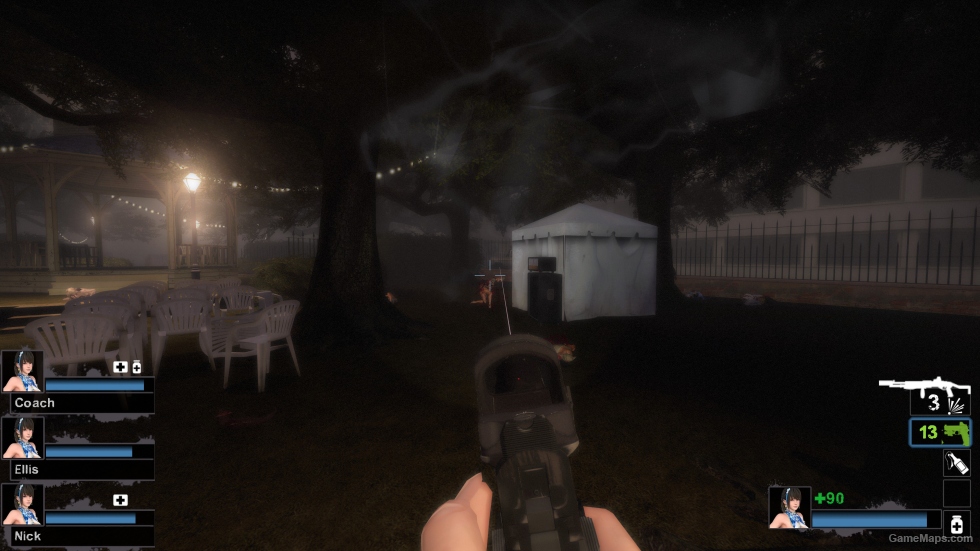Select Coach's teammate portrait
The width and height of the screenshot is (980, 551).
pyautogui.click(x=22, y=371)
